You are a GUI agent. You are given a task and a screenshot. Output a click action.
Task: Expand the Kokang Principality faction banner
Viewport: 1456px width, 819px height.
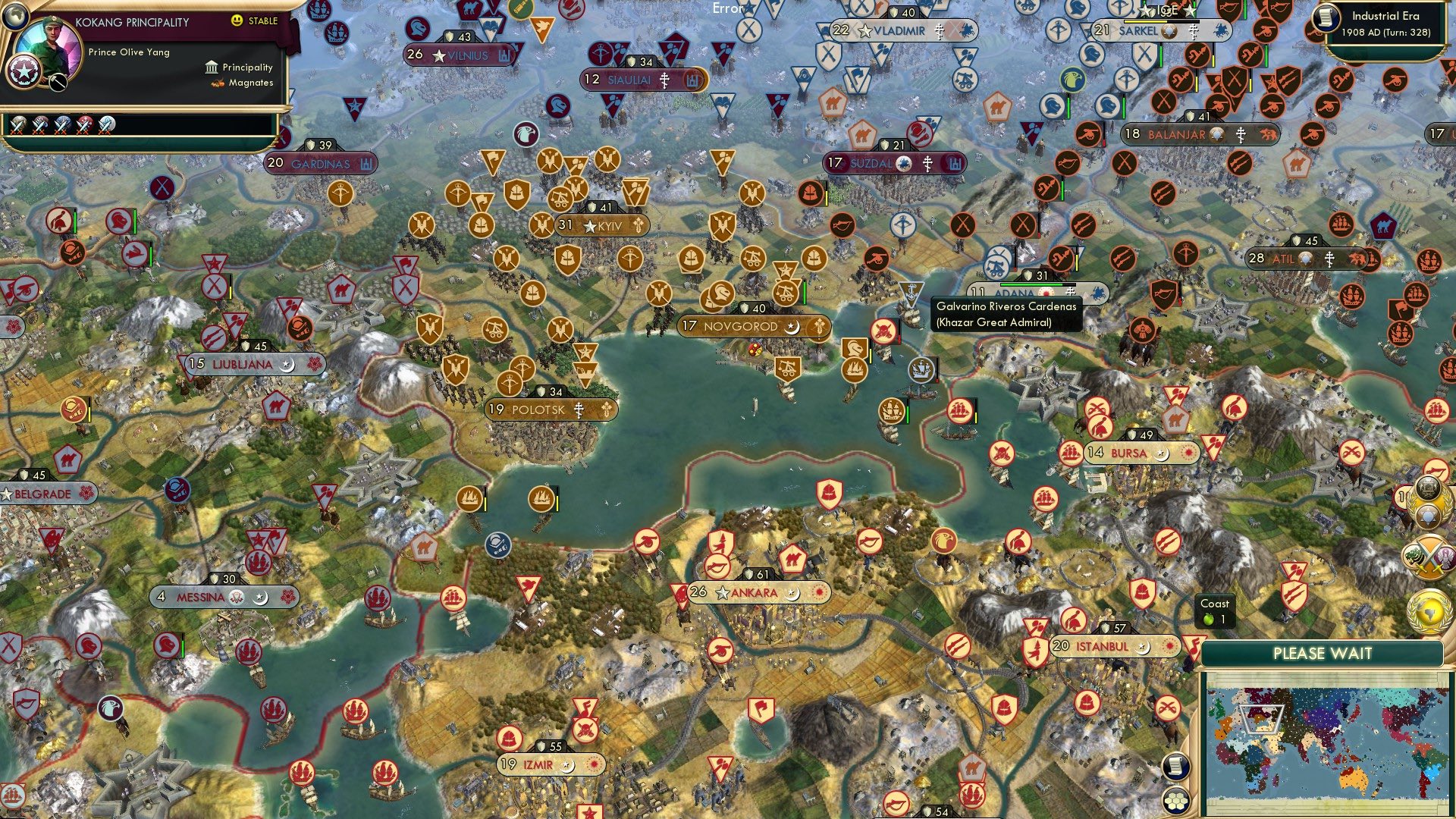pos(133,23)
